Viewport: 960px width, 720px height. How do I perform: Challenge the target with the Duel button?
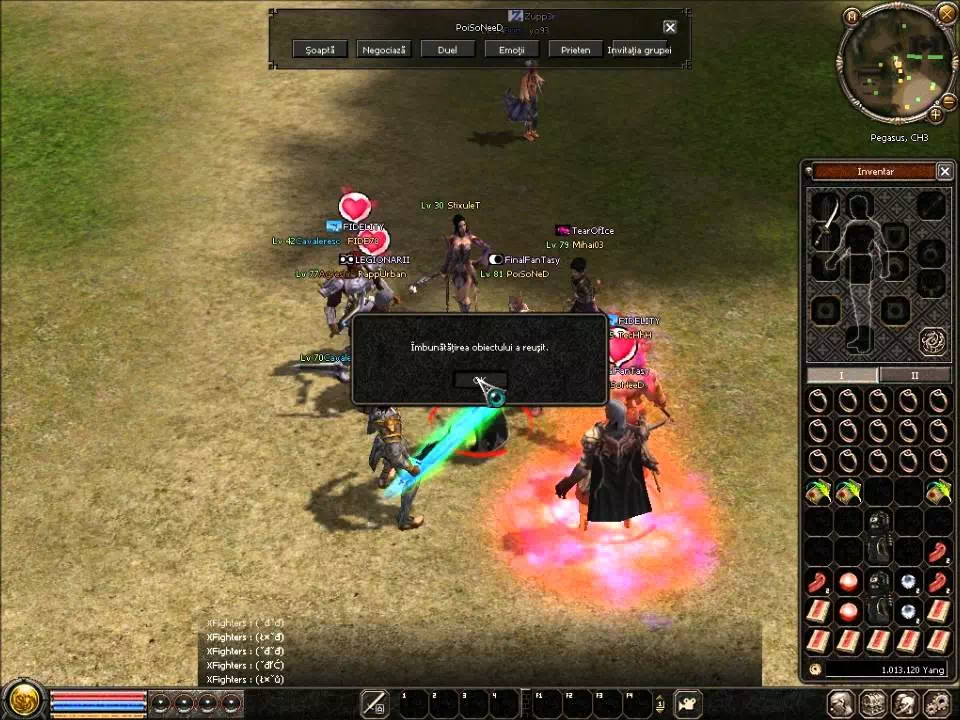point(447,49)
